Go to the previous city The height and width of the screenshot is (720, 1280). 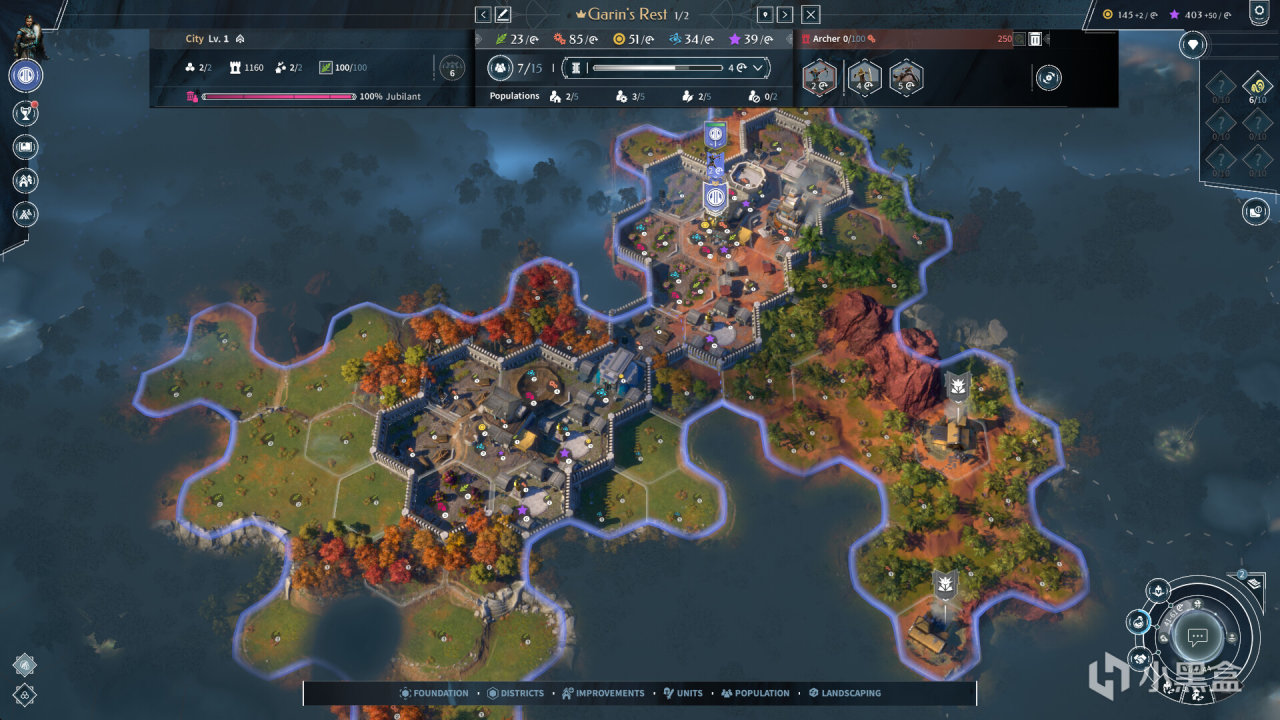coord(483,14)
